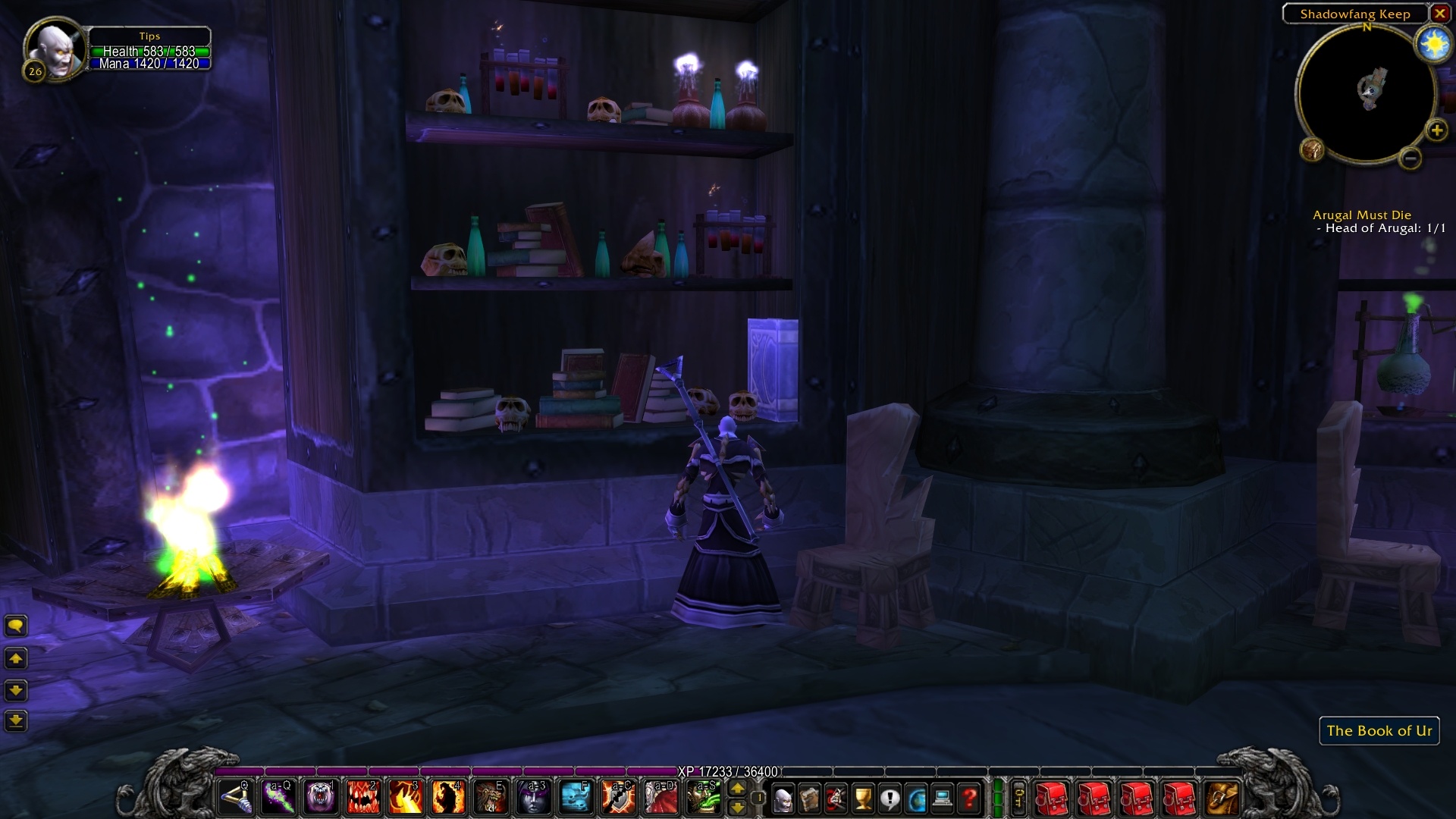Open the Spellbook micro menu icon
This screenshot has height=819, width=1456.
[810, 798]
